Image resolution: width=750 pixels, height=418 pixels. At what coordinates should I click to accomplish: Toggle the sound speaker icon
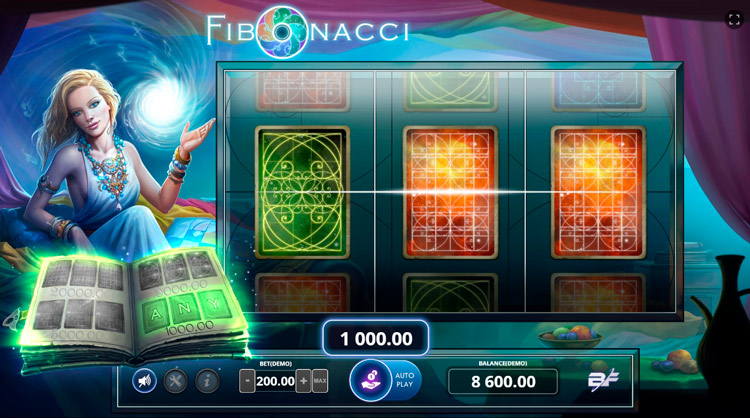145,380
